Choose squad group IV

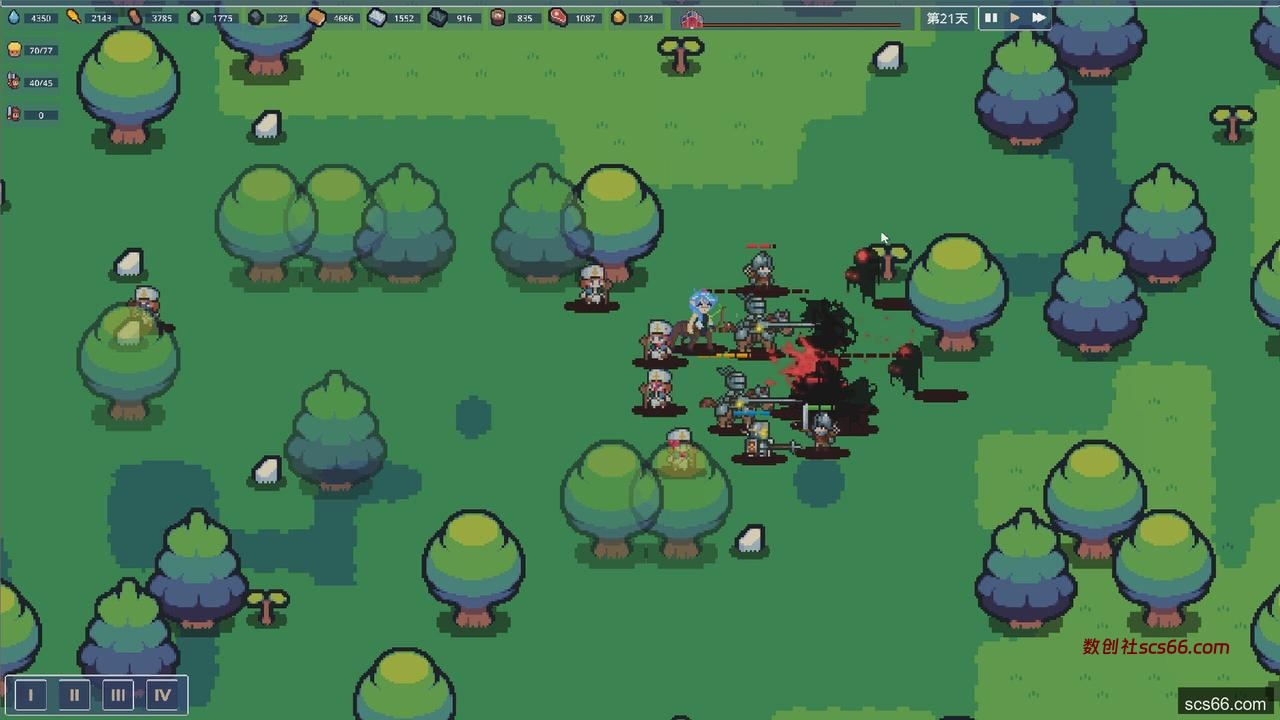[162, 695]
